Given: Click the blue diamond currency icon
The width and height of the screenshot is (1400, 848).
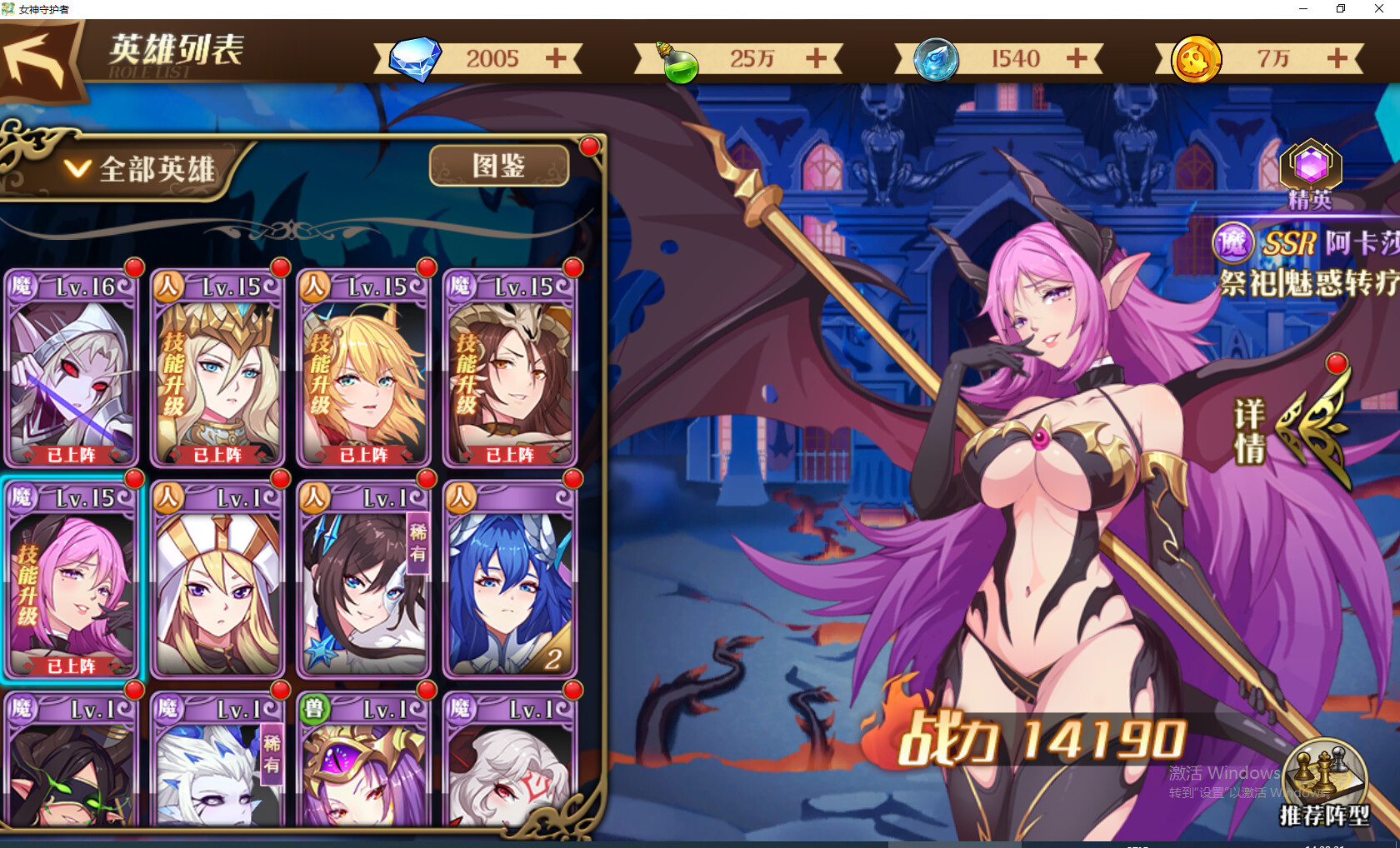Looking at the screenshot, I should [414, 58].
